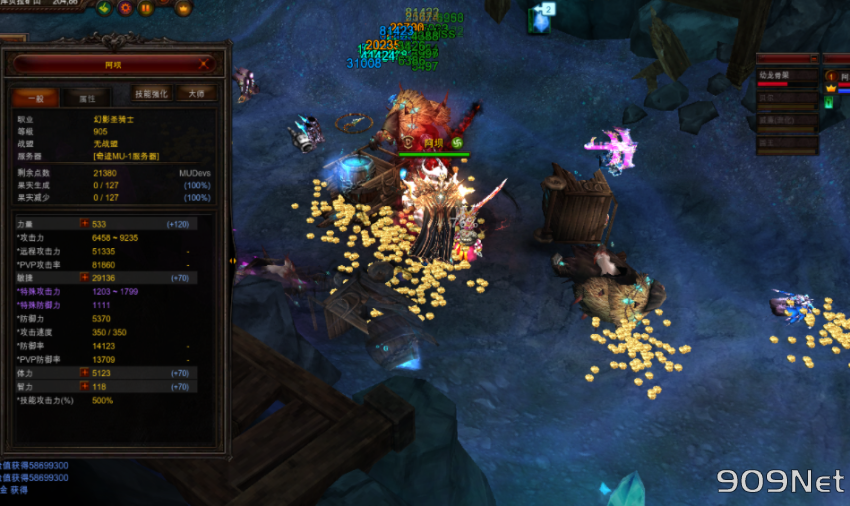The width and height of the screenshot is (850, 506).
Task: Switch to the 一般 tab
Action: 34,97
